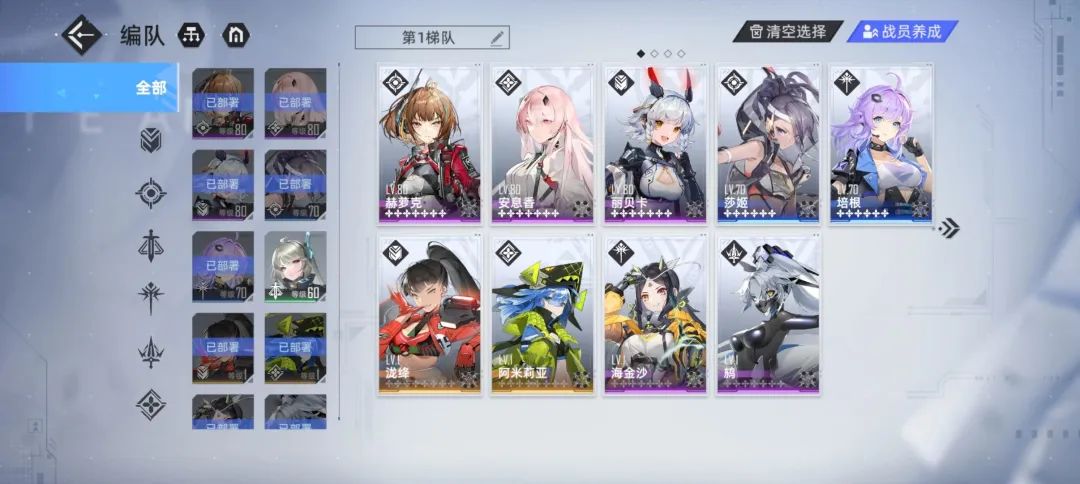1080x484 pixels.
Task: Open the home icon button
Action: point(237,35)
